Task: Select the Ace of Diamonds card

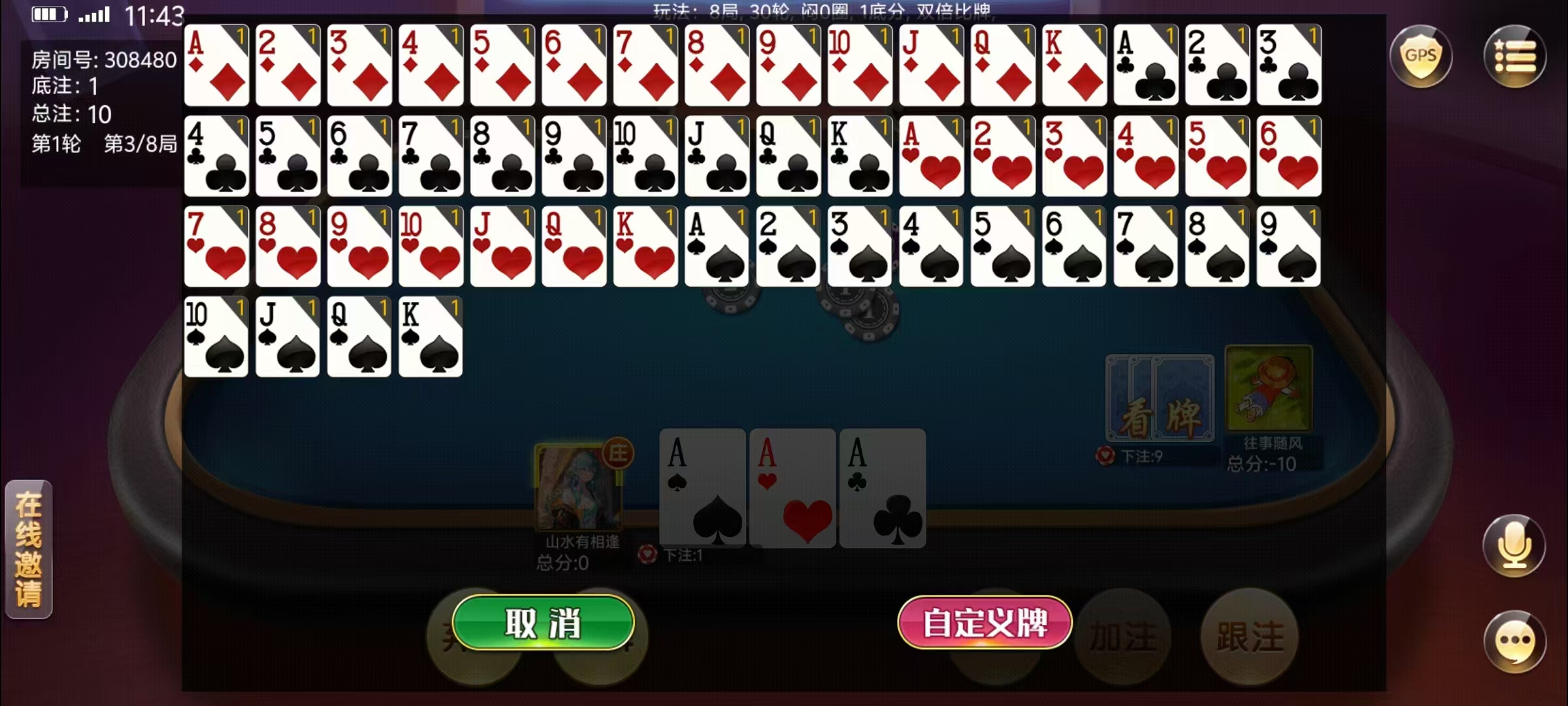Action: click(x=216, y=65)
